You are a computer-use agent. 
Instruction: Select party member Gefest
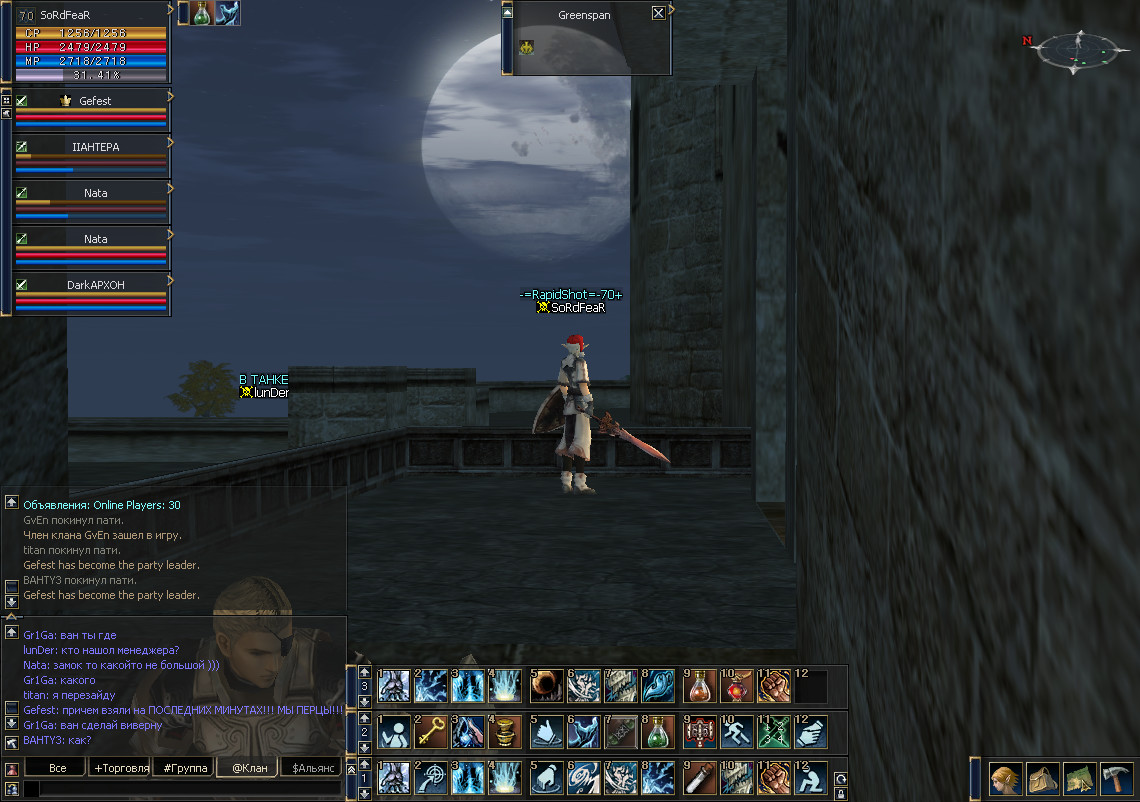pos(94,101)
